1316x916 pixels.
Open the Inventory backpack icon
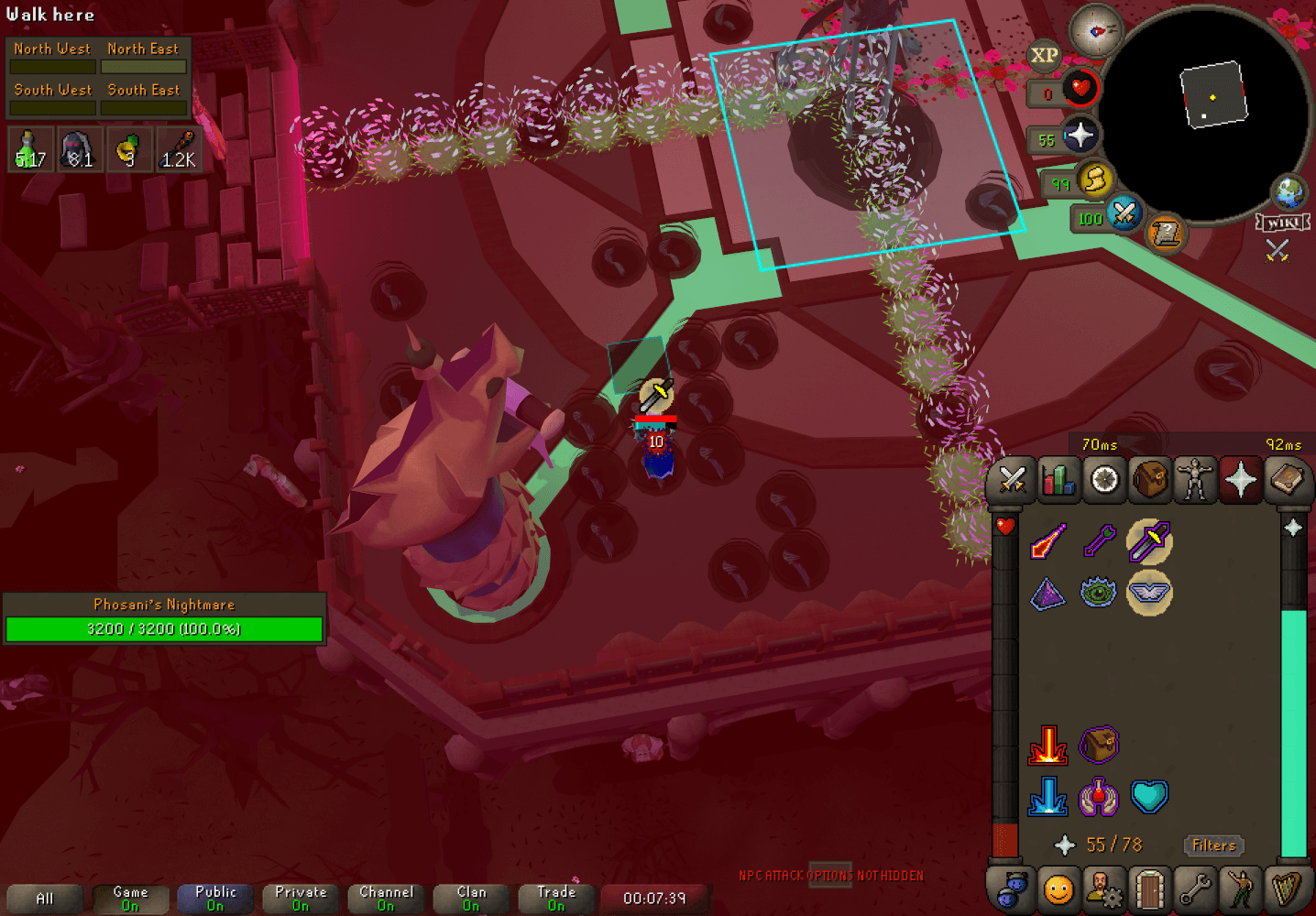pos(1149,479)
